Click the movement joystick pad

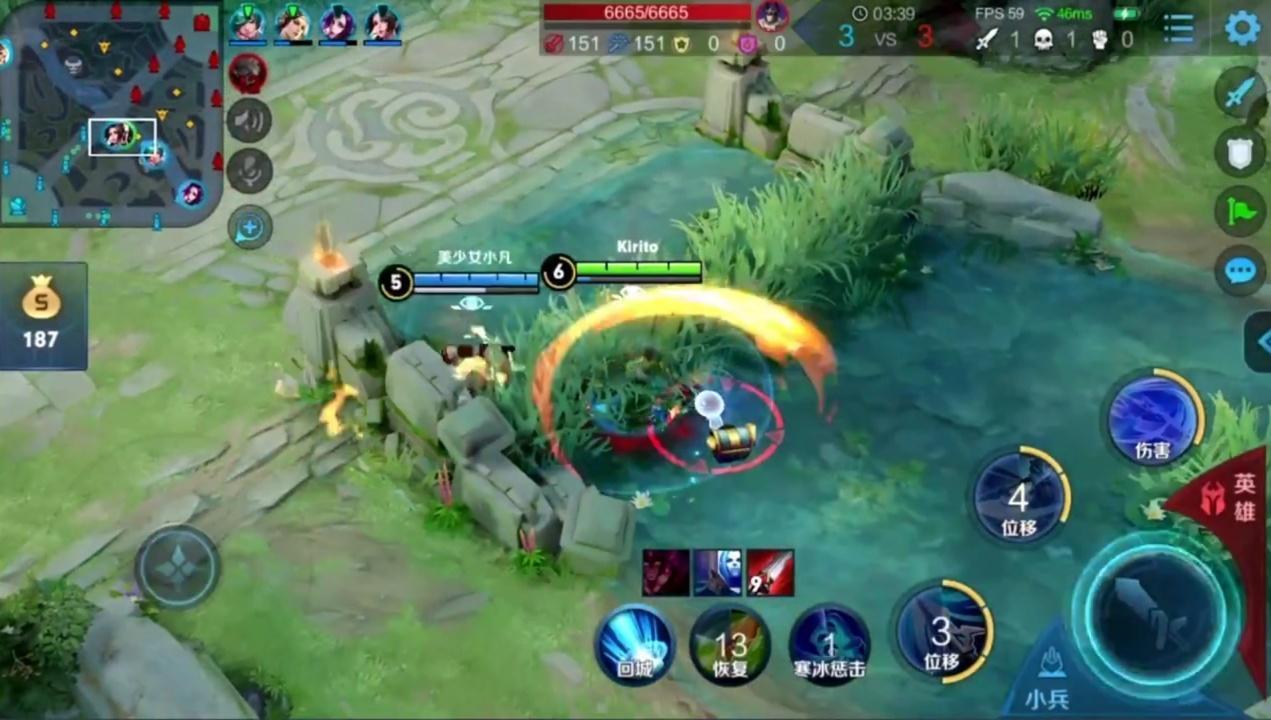[177, 567]
